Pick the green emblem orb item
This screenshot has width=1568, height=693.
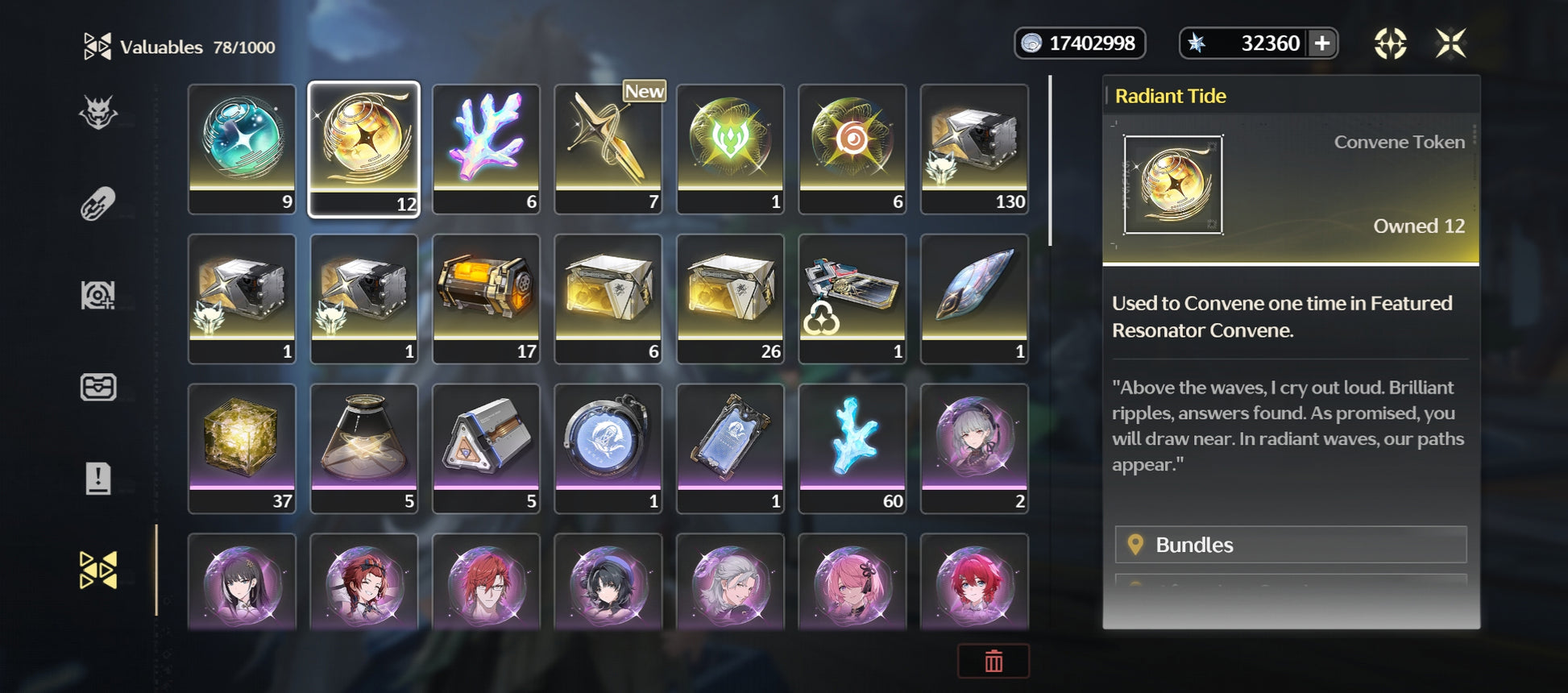pos(730,149)
